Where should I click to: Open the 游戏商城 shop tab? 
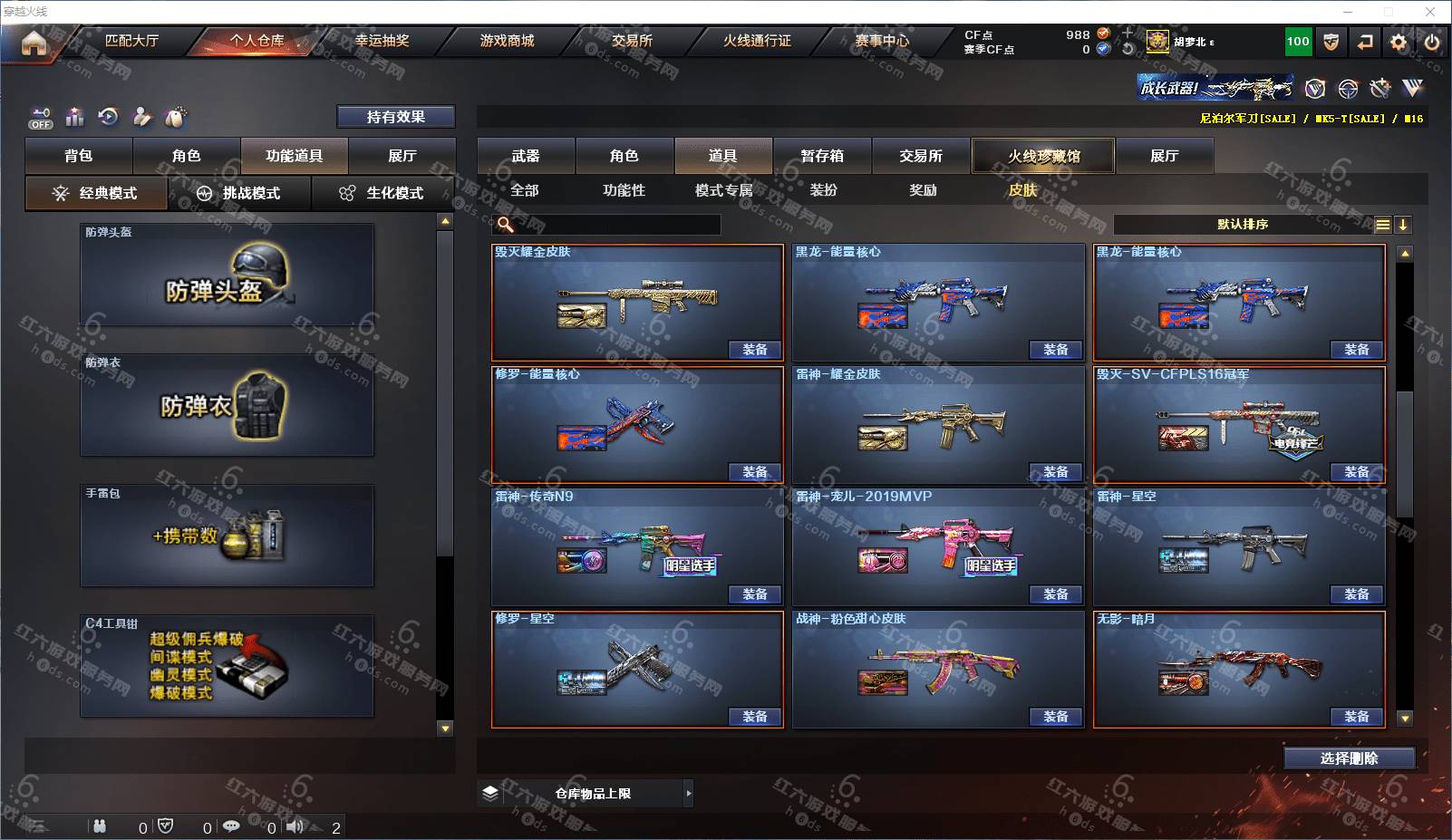click(507, 41)
